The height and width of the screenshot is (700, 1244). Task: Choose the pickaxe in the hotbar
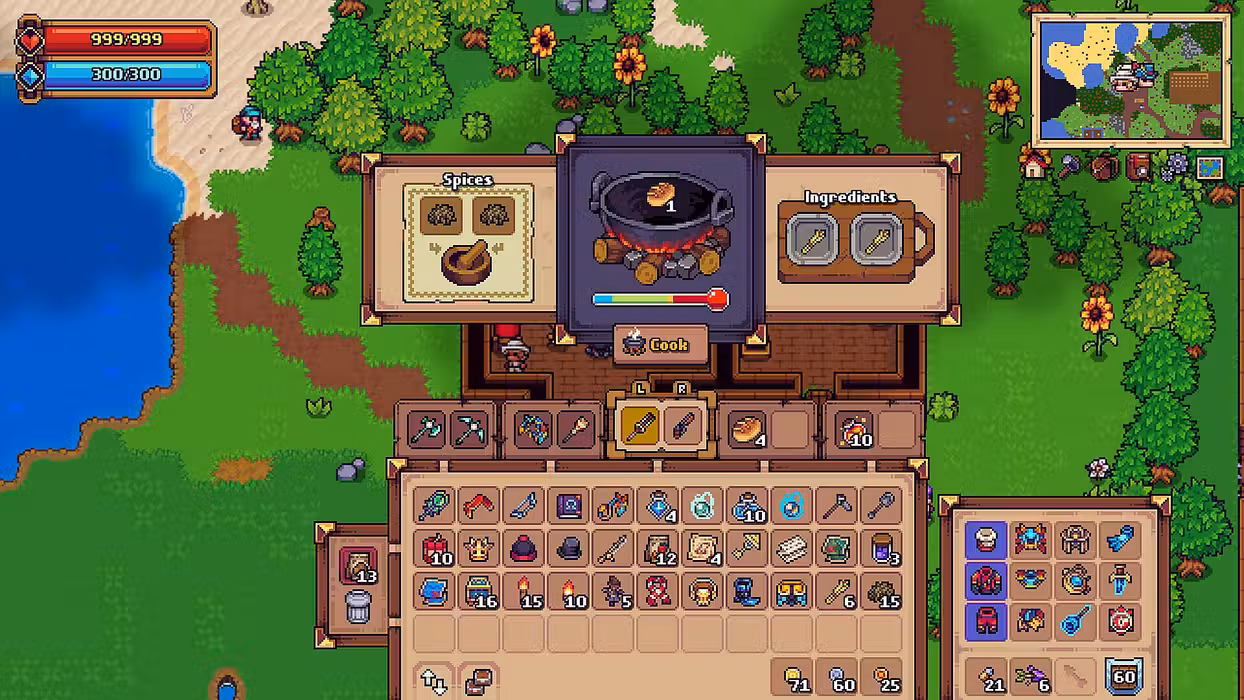pyautogui.click(x=470, y=428)
